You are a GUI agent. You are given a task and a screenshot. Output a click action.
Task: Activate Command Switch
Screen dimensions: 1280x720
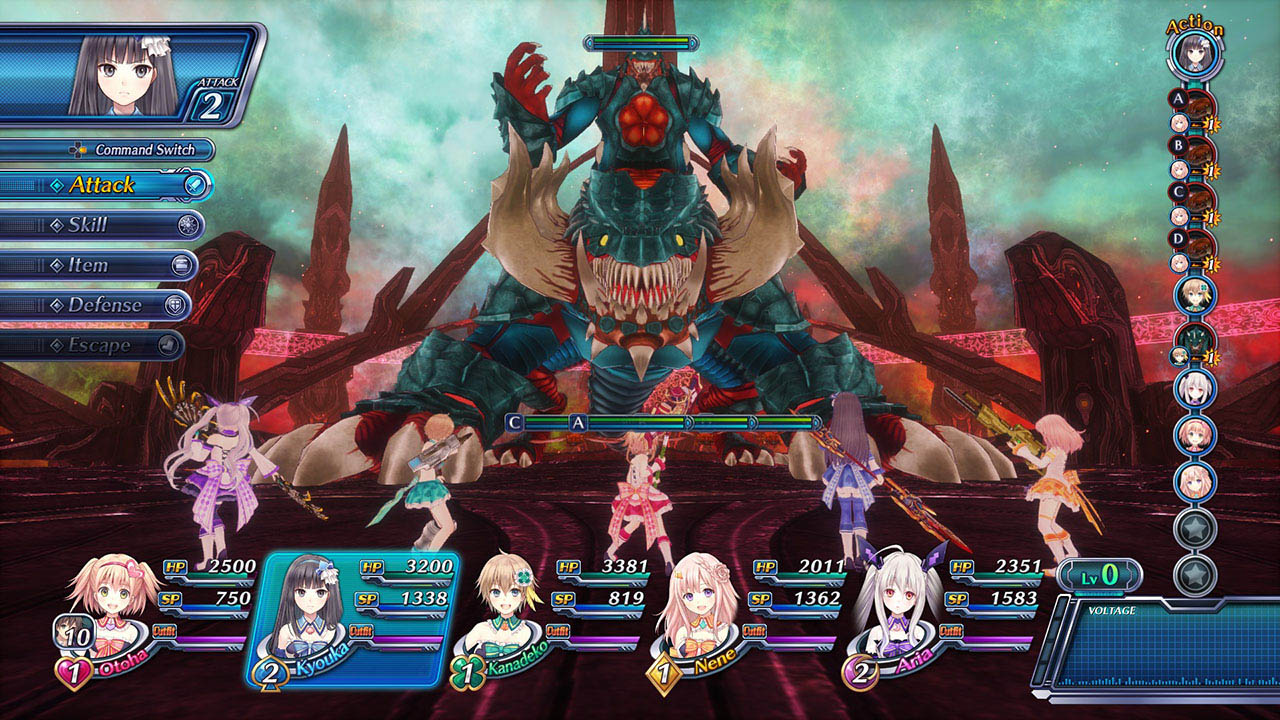coord(145,149)
